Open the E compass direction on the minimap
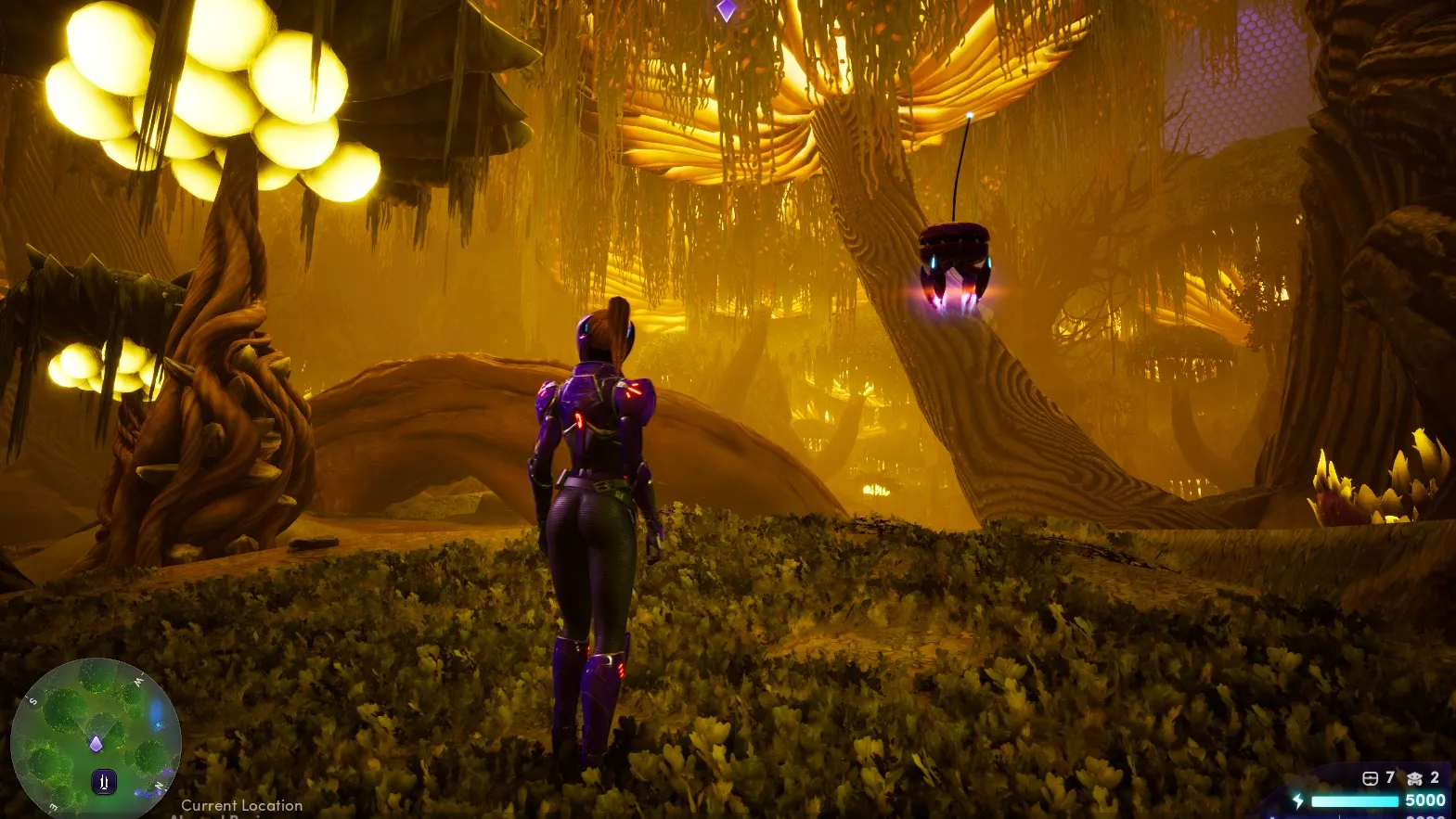 click(x=52, y=806)
